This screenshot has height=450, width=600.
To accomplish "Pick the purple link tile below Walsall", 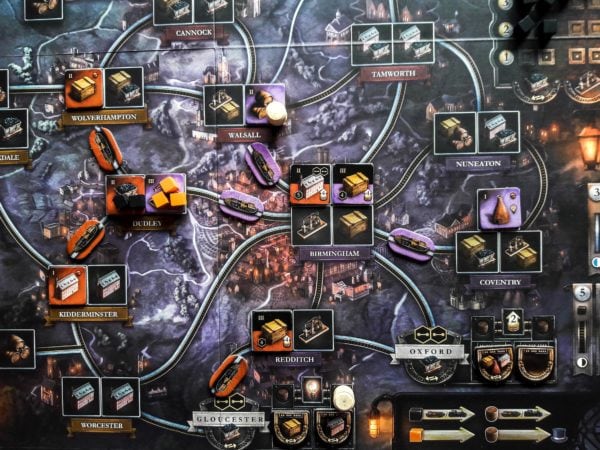I will pyautogui.click(x=263, y=163).
